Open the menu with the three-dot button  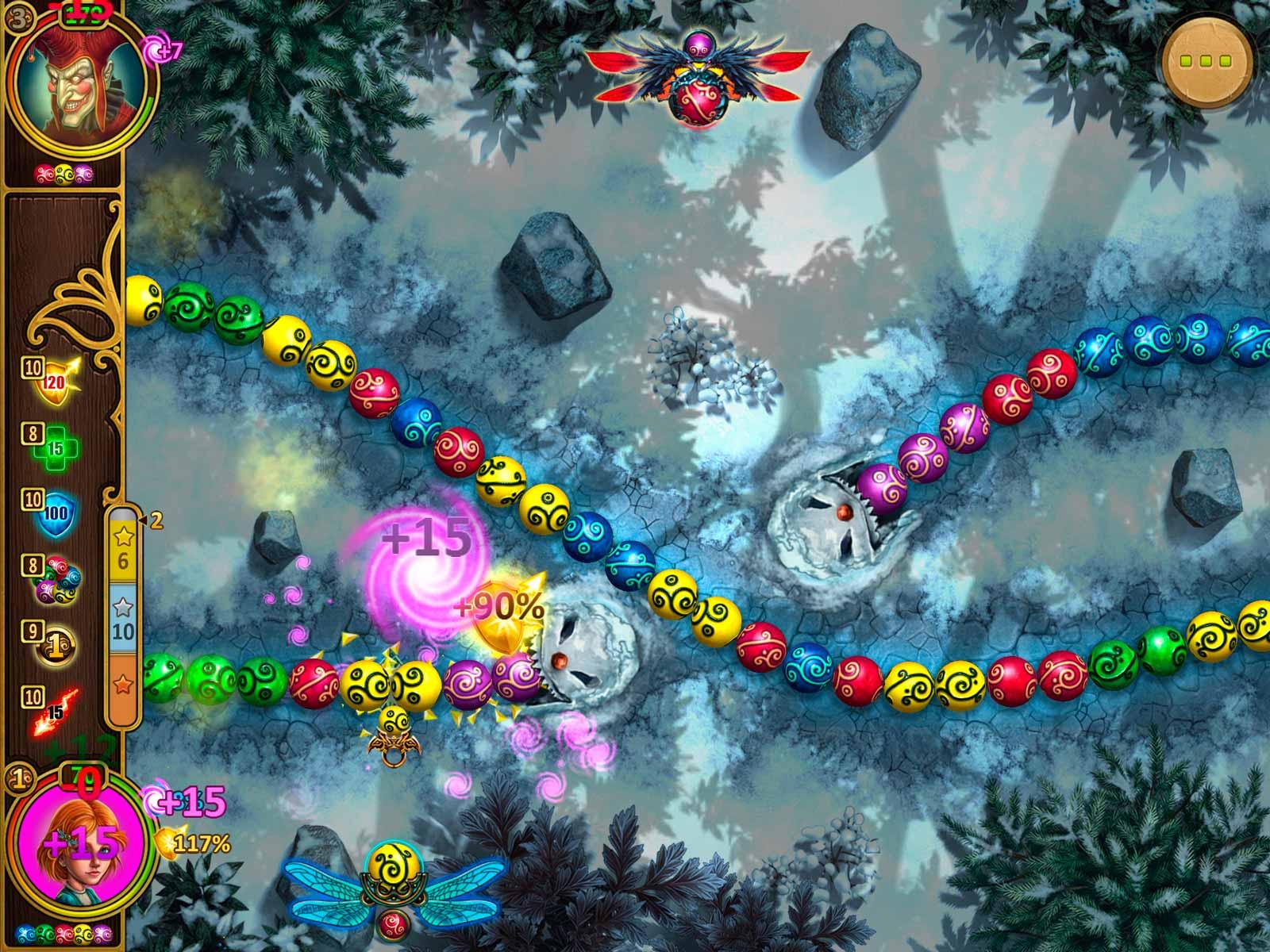[1208, 61]
